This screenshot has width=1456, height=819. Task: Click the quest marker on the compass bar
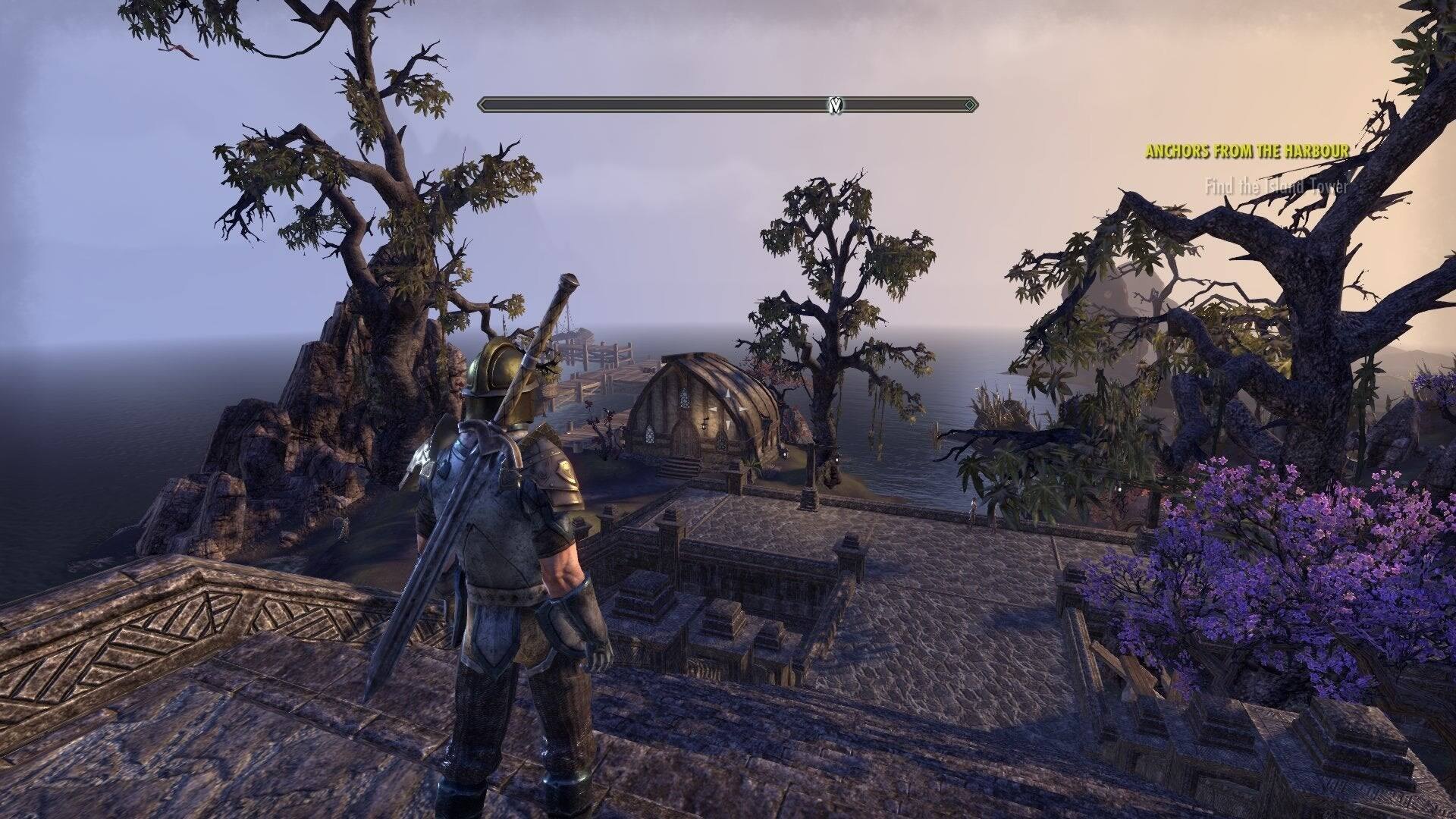click(836, 105)
